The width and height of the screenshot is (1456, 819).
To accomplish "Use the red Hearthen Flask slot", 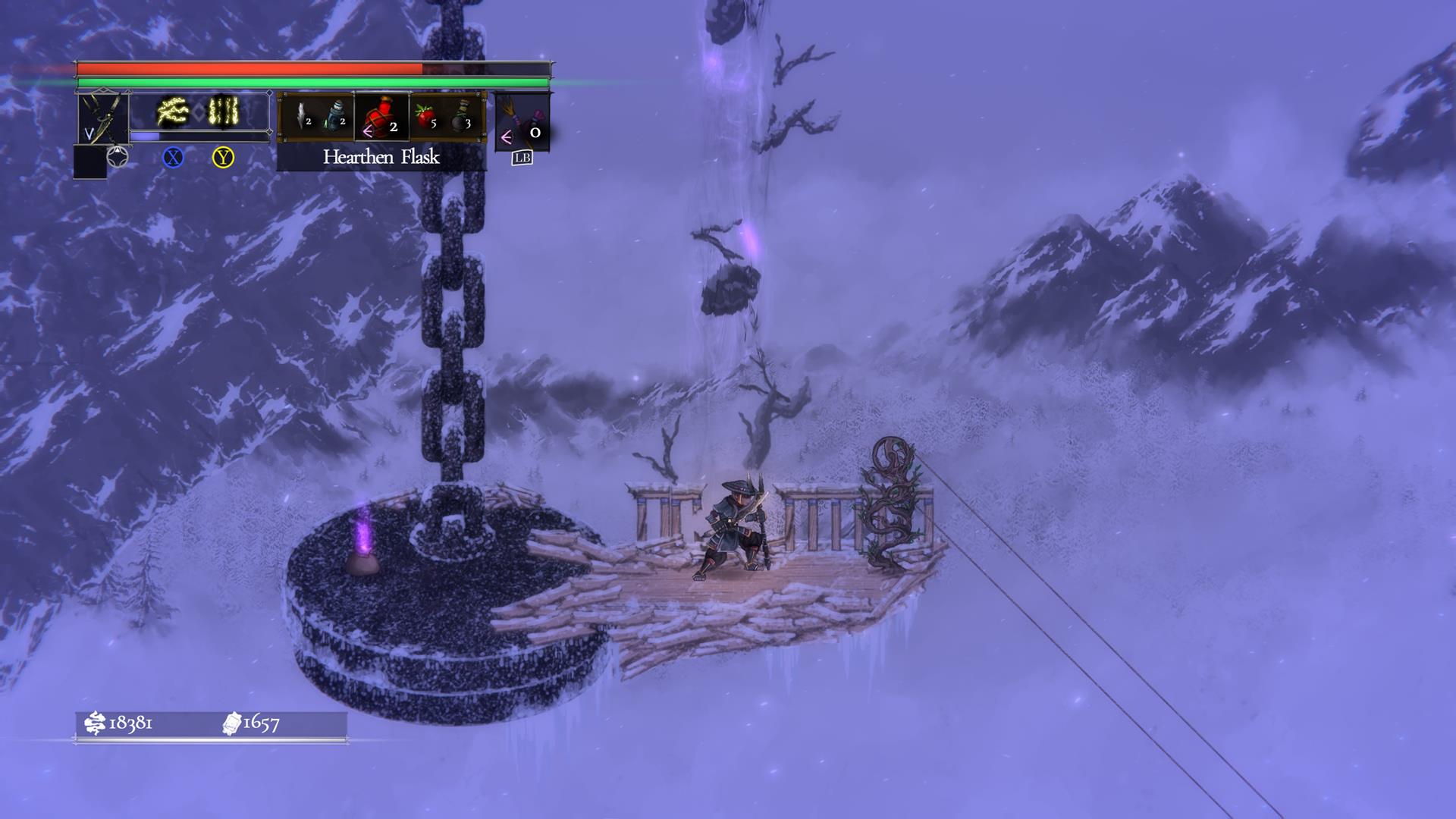I will [381, 118].
